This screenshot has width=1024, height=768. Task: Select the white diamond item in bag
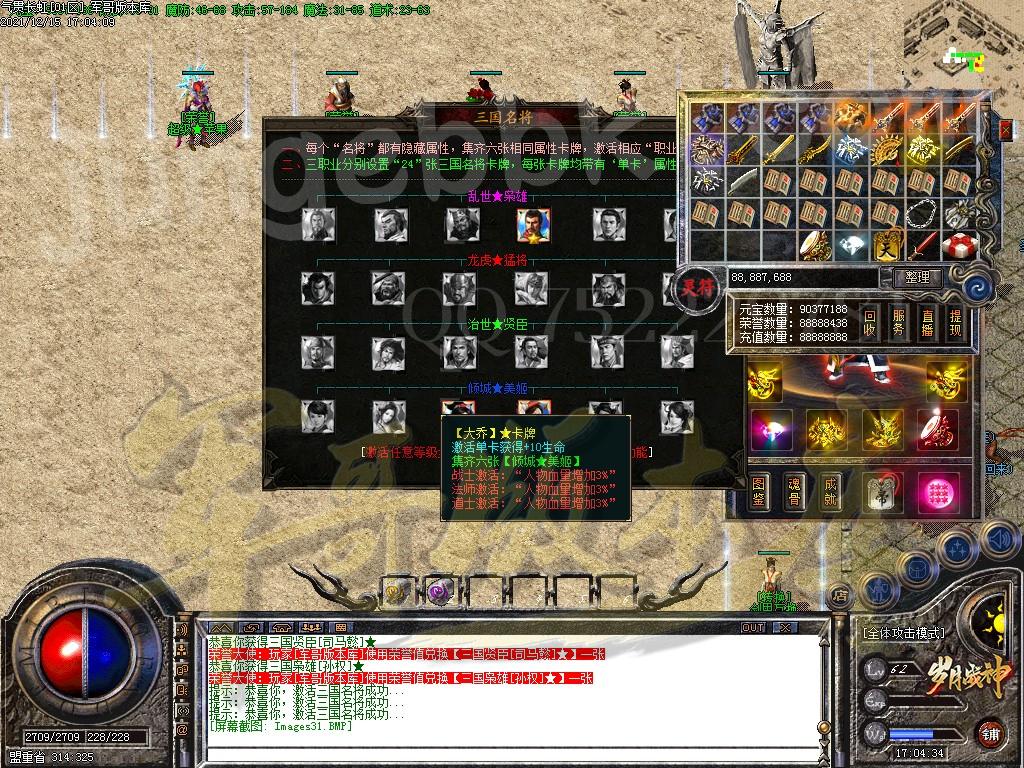point(851,245)
